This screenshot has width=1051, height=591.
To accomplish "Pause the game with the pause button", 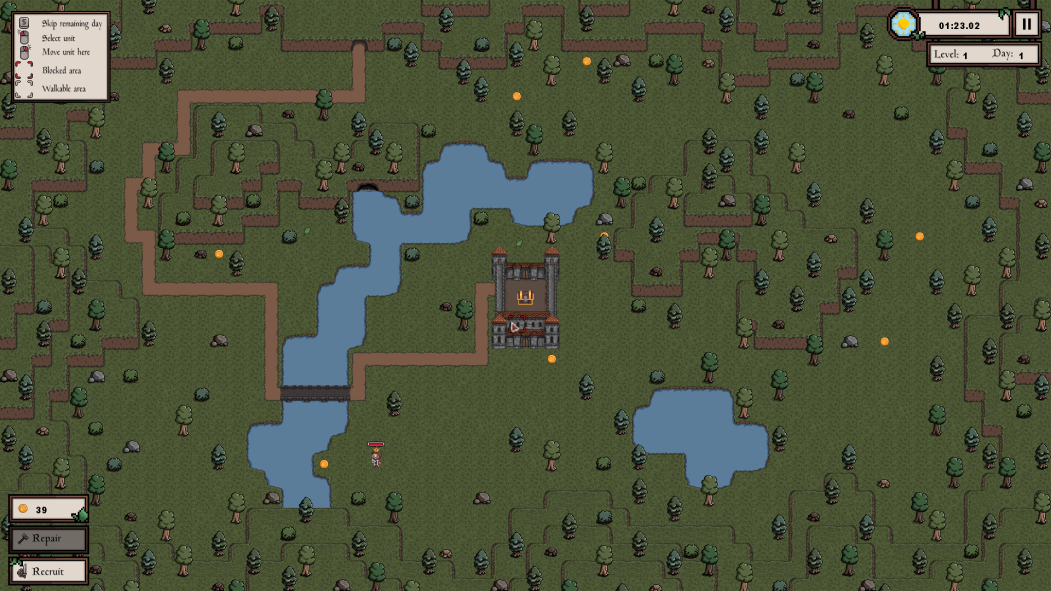I will 1026,24.
